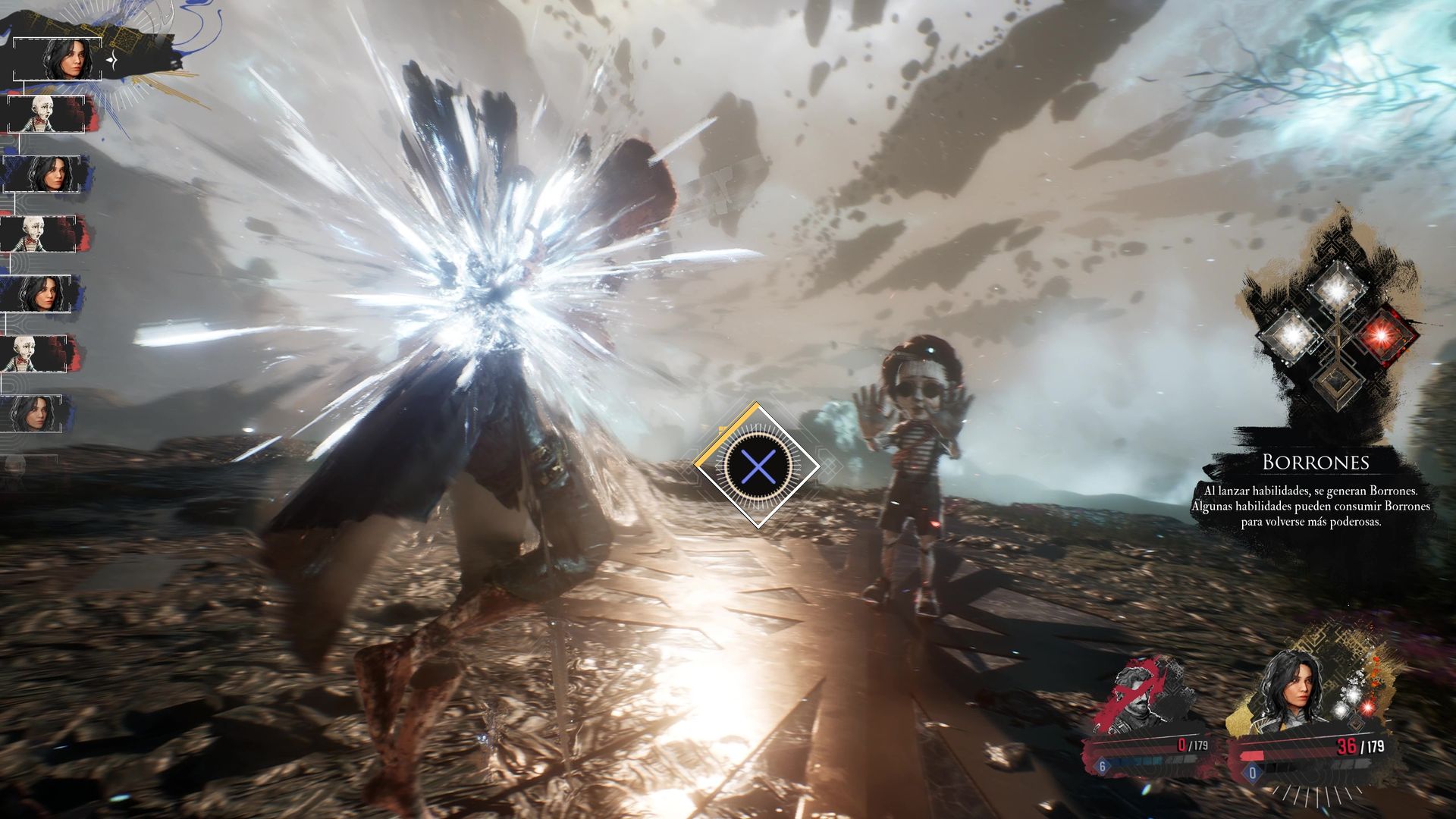Click the red Borrón marker beside Maelle's bottom portrait

[x=1368, y=706]
